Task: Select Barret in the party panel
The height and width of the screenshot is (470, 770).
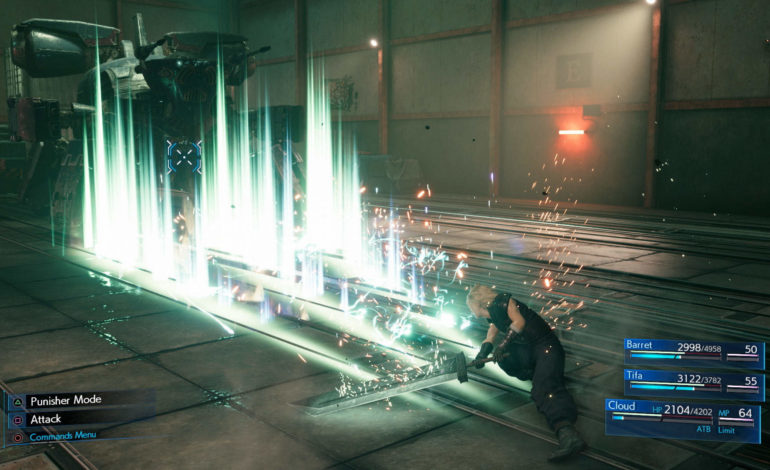Action: point(693,351)
